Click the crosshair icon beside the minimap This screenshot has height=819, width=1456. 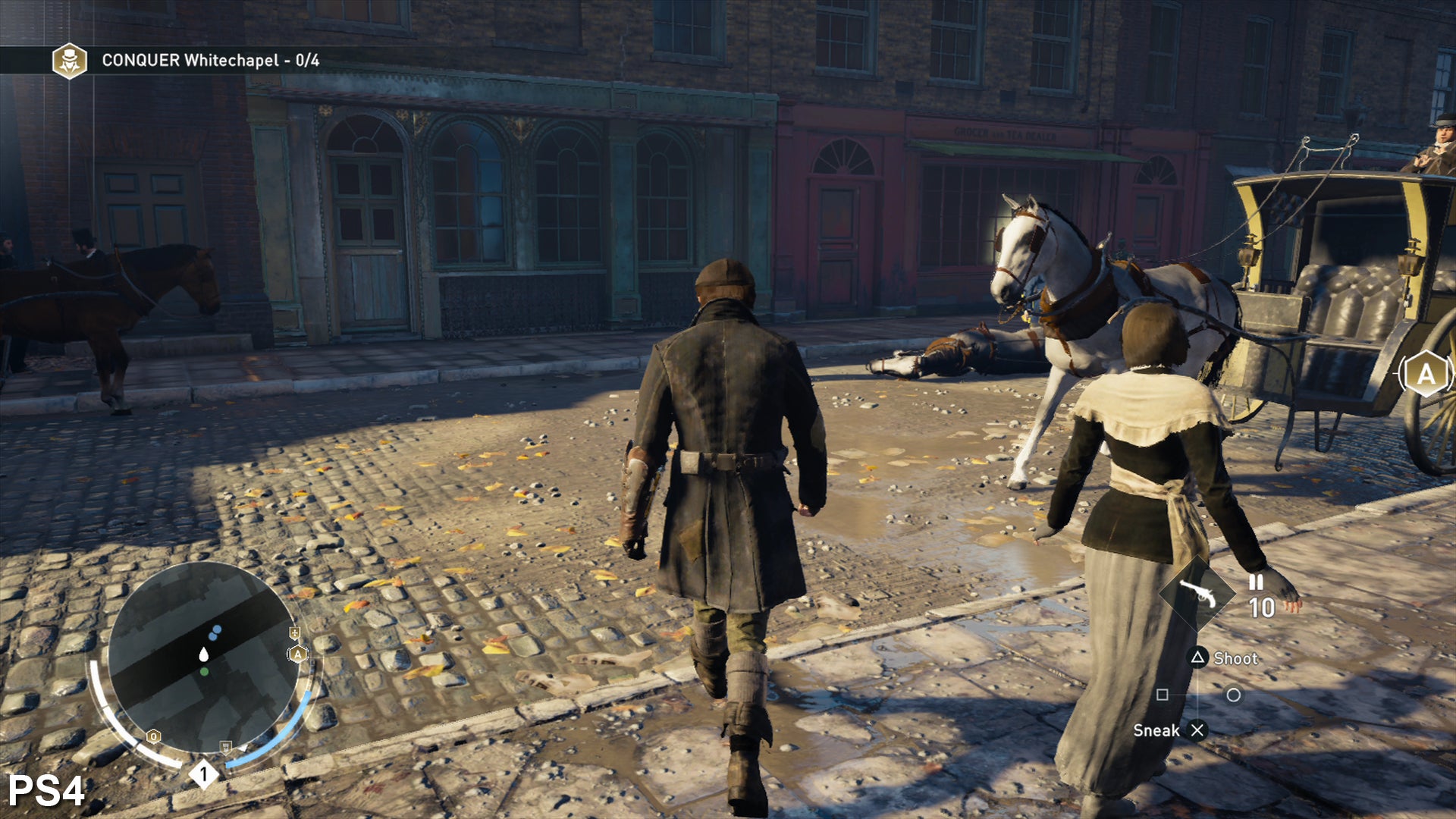pyautogui.click(x=295, y=633)
